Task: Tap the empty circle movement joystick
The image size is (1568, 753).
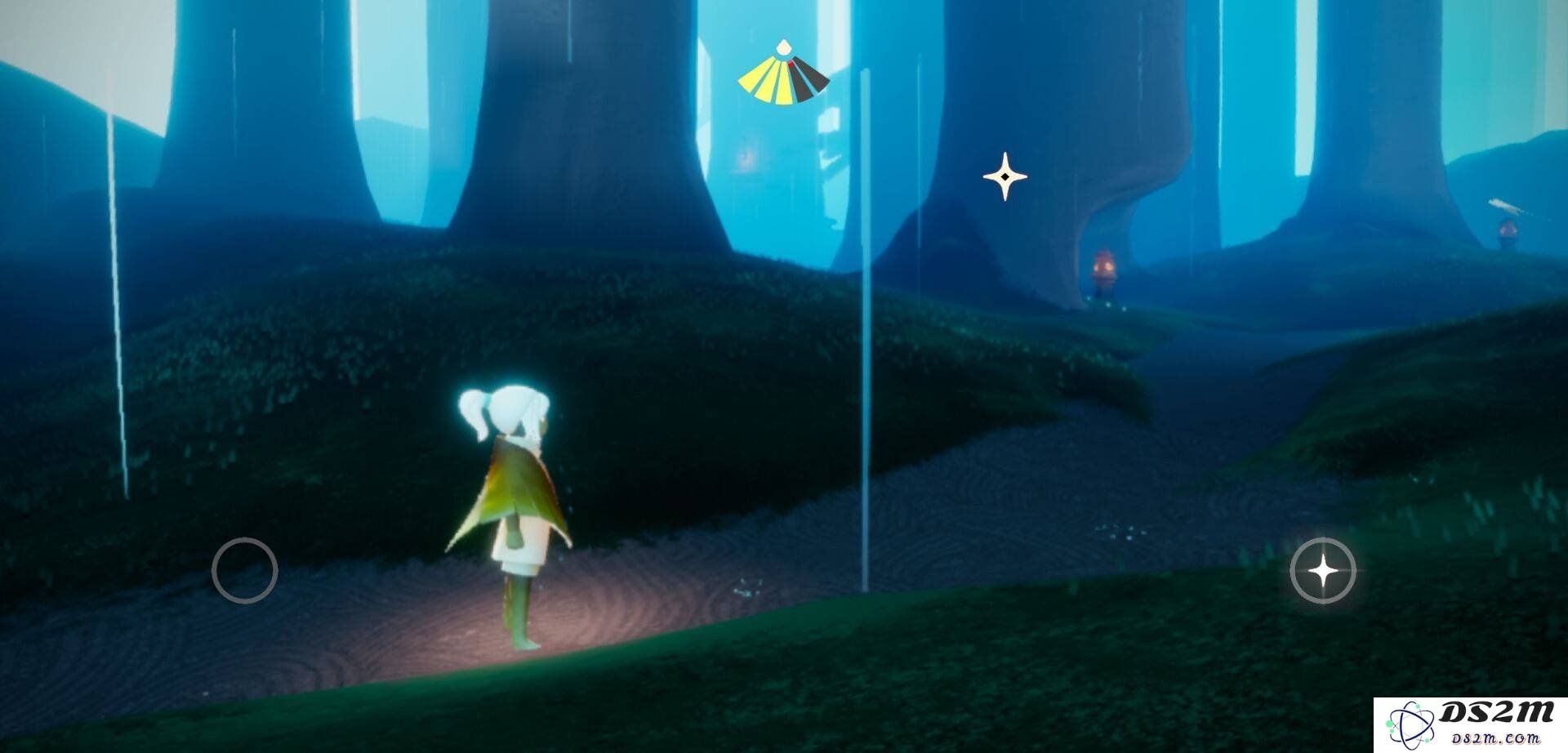Action: pyautogui.click(x=244, y=571)
